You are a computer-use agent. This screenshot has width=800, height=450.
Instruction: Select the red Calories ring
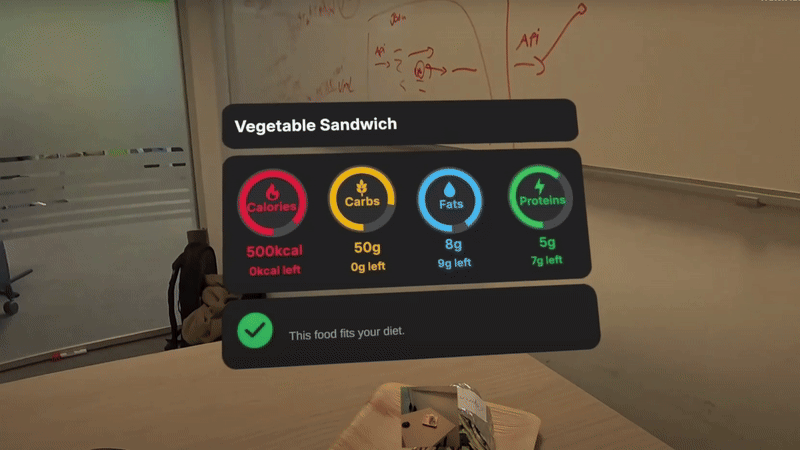pyautogui.click(x=271, y=203)
